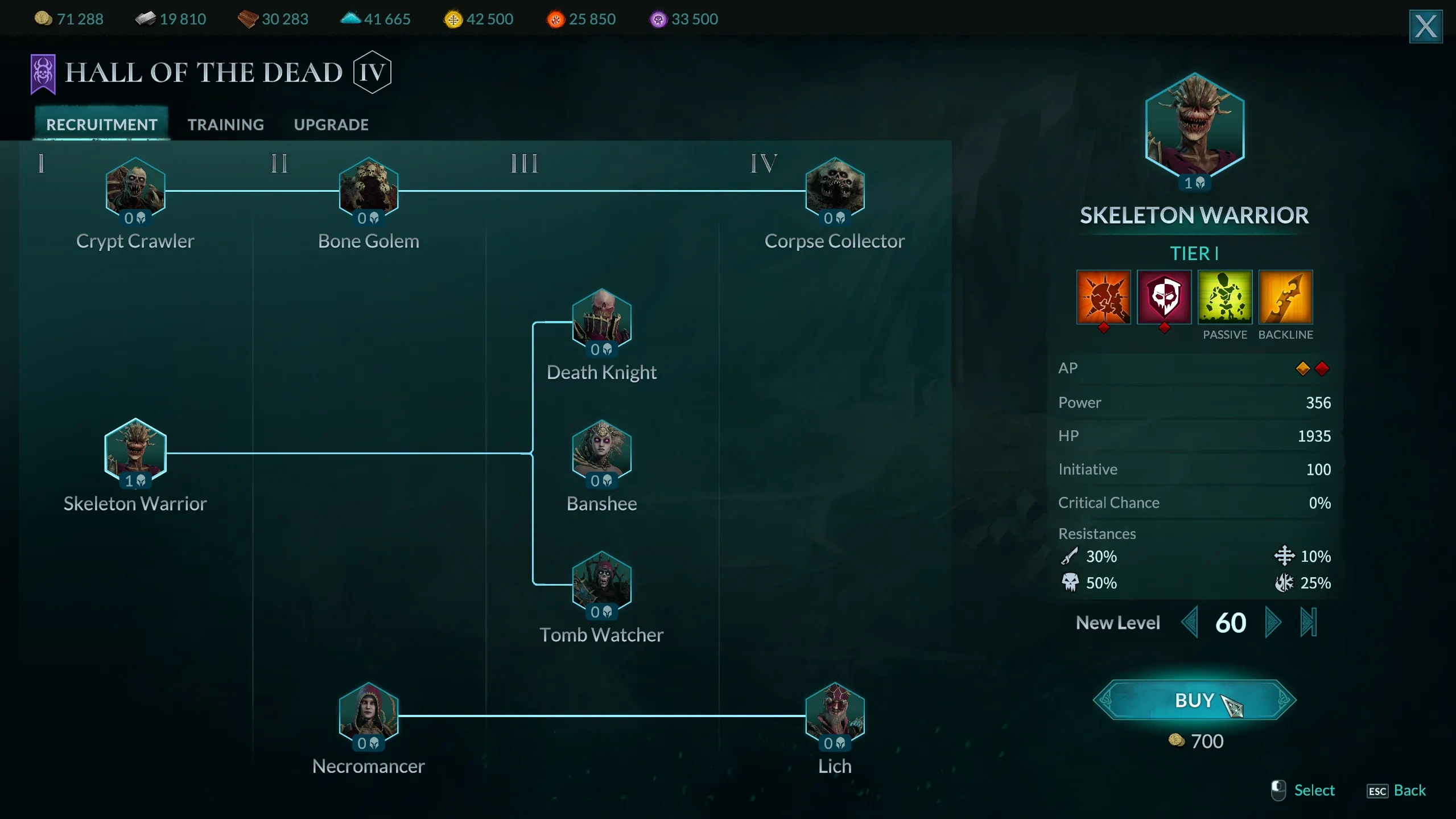Inspect the red skull shield ability icon

pyautogui.click(x=1164, y=297)
